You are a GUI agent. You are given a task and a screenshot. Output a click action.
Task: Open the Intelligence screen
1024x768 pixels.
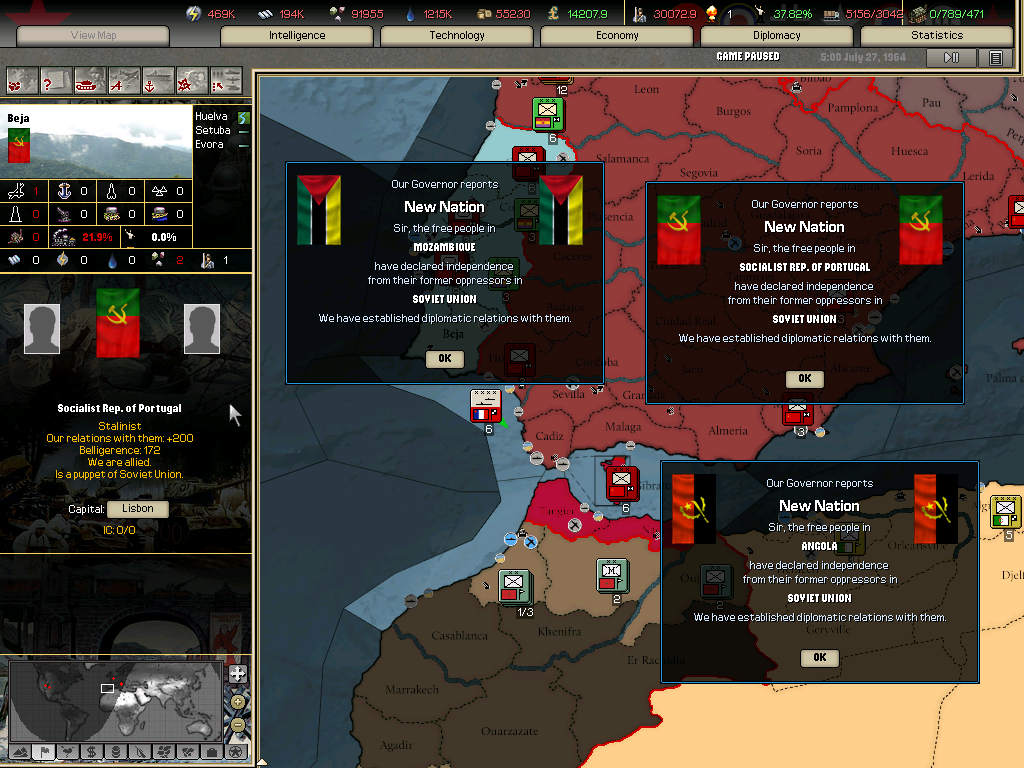297,36
